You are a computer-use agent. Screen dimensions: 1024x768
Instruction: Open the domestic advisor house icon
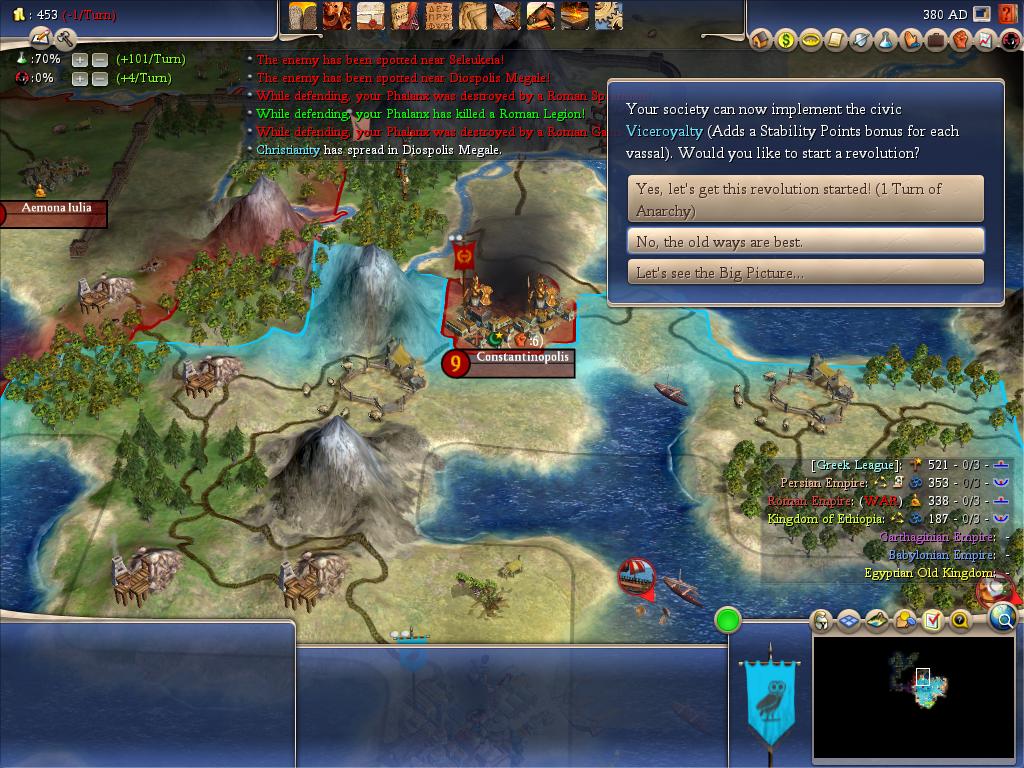coord(760,40)
